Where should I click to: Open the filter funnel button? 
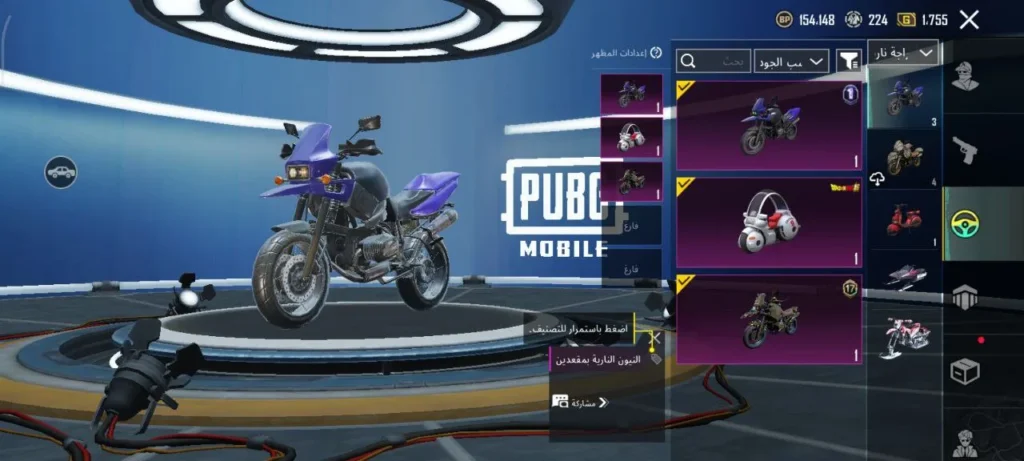[849, 61]
